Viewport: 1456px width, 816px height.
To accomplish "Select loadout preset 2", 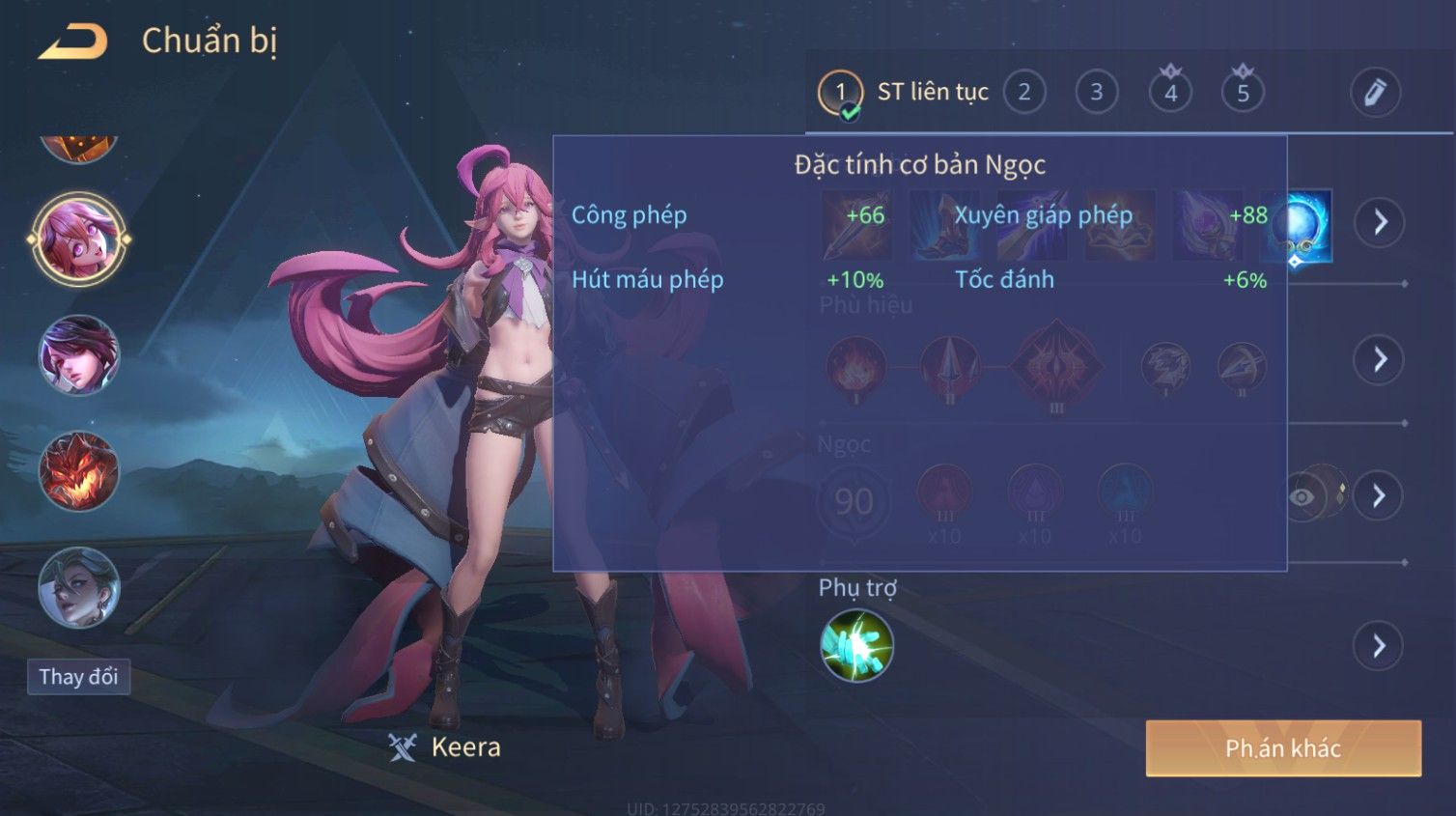I will pyautogui.click(x=1024, y=93).
